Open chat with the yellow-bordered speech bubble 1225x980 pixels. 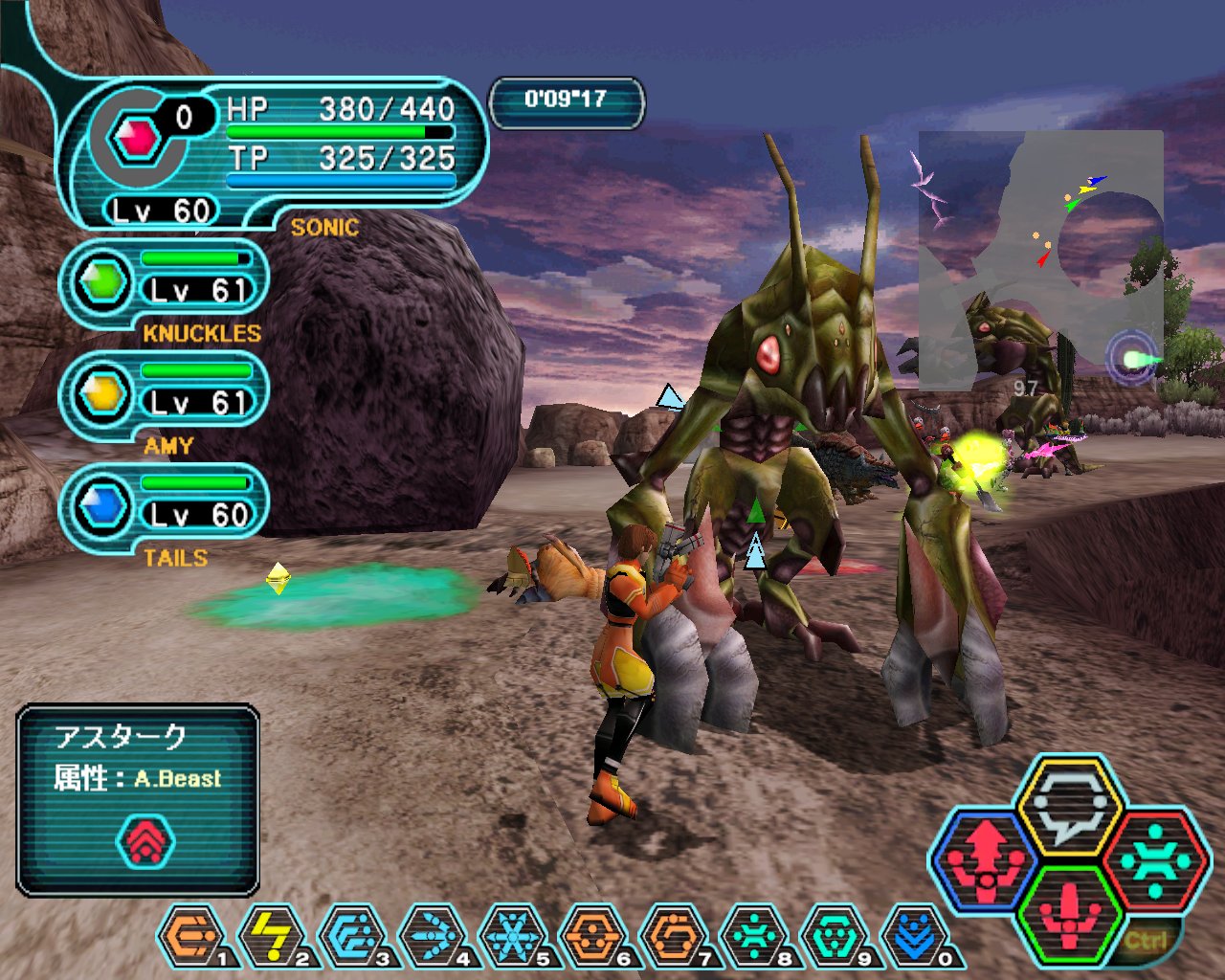point(1069,806)
